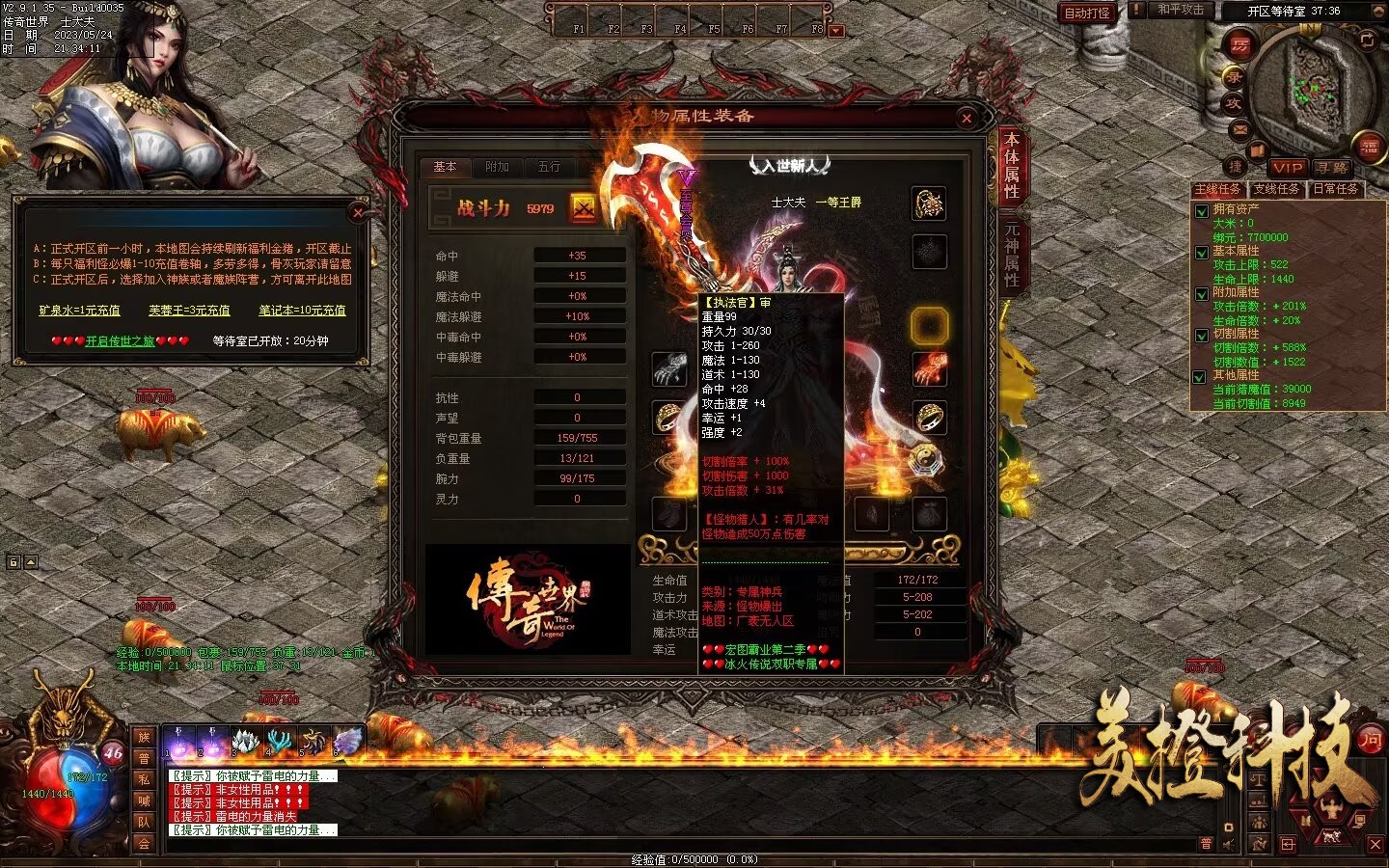Change the 和平攻击 attack mode
This screenshot has height=868, width=1389.
1181,10
